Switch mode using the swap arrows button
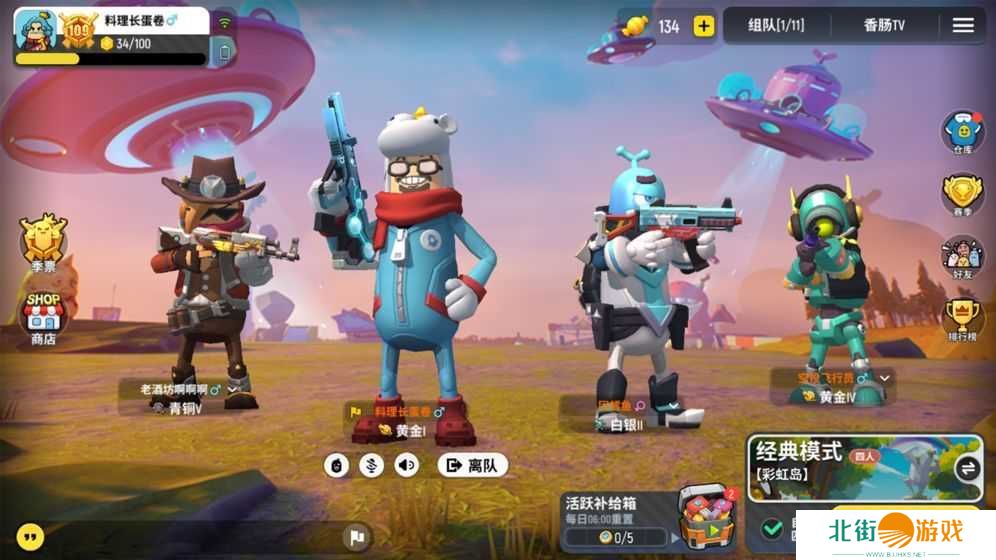The width and height of the screenshot is (996, 560). coord(967,467)
